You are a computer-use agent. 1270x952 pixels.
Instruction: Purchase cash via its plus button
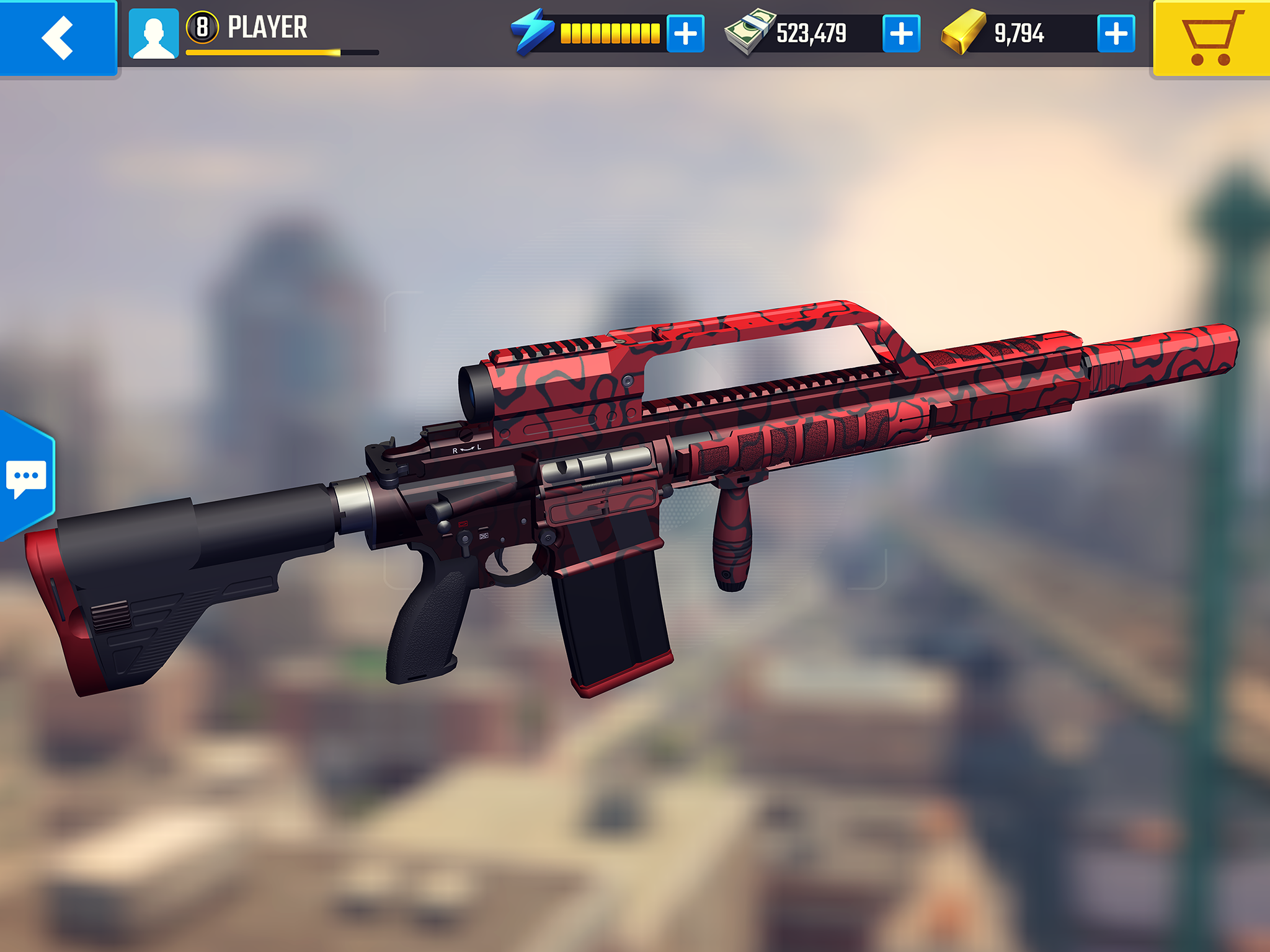902,35
